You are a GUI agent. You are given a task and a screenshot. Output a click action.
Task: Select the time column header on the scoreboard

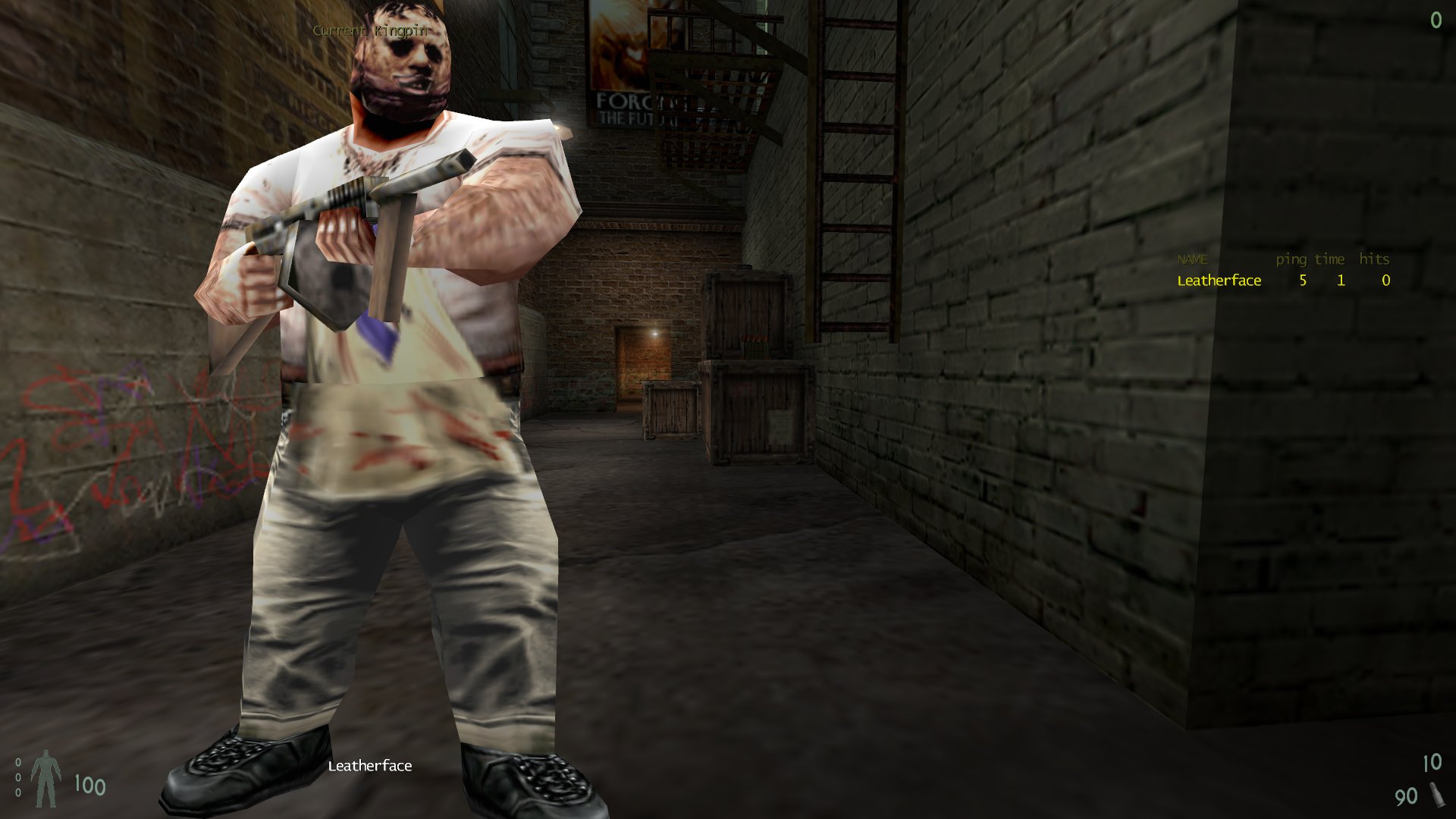coord(1328,259)
